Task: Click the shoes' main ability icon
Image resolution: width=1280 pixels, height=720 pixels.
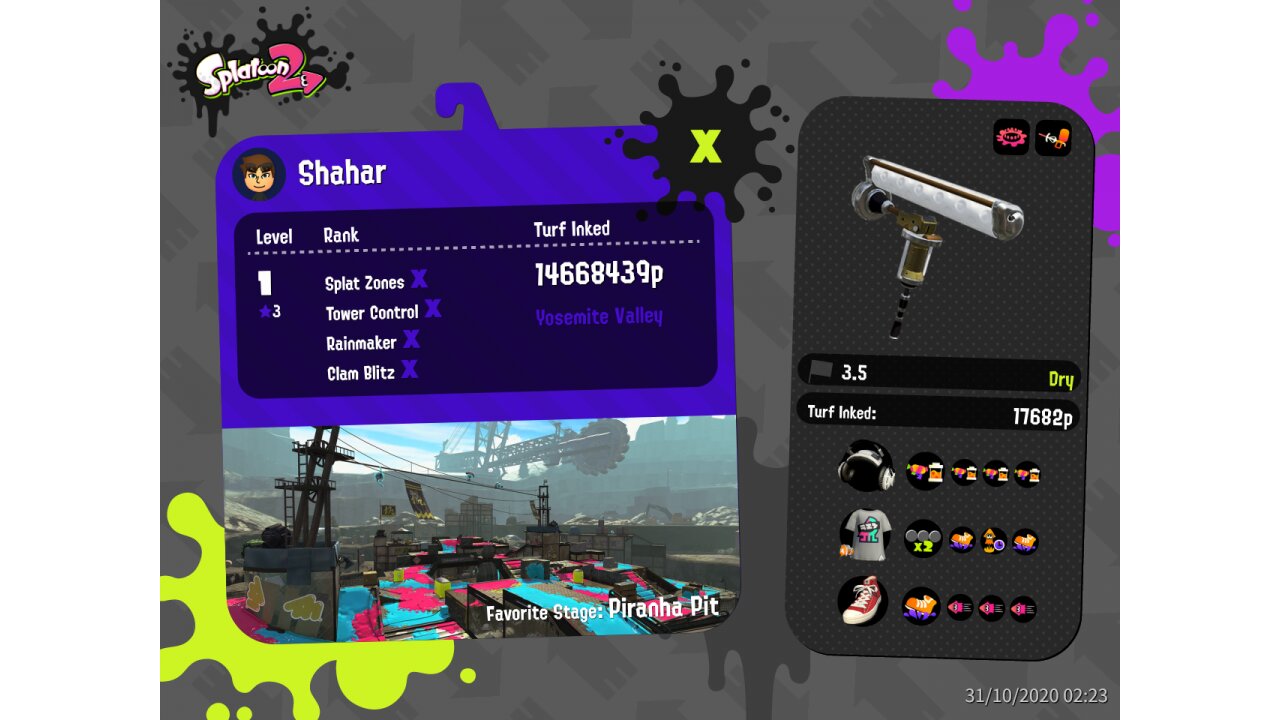Action: point(921,605)
